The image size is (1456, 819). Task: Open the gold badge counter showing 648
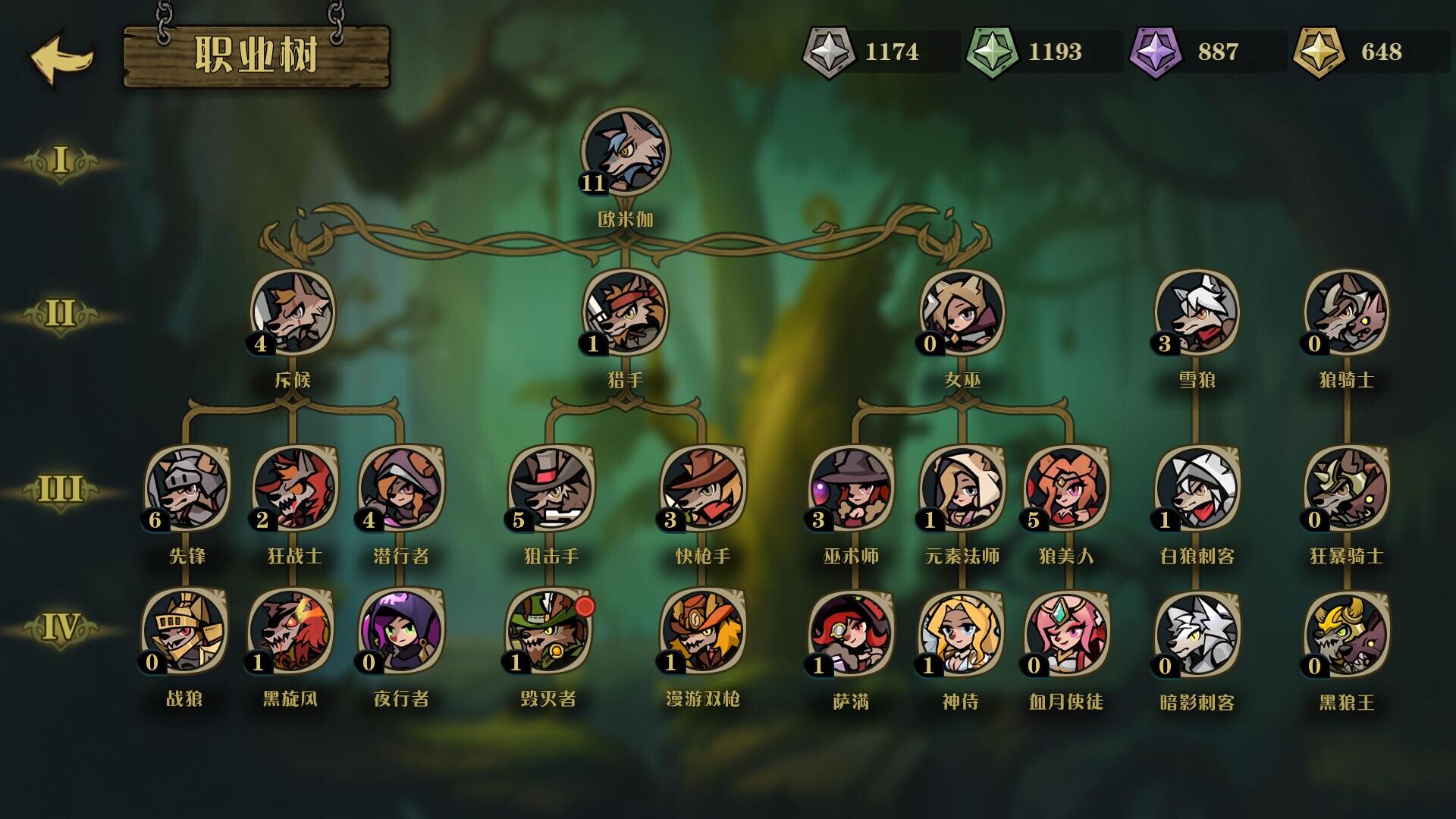tap(1318, 53)
